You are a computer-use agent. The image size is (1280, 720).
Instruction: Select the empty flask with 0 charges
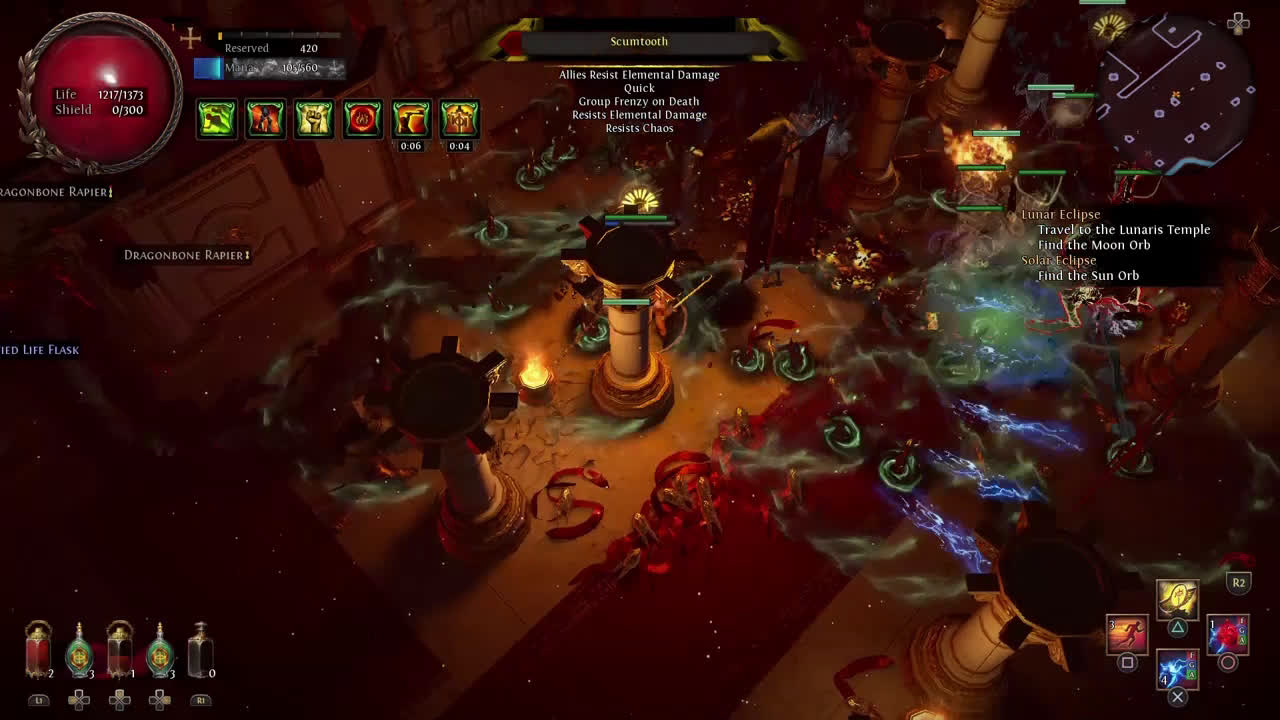click(x=201, y=651)
